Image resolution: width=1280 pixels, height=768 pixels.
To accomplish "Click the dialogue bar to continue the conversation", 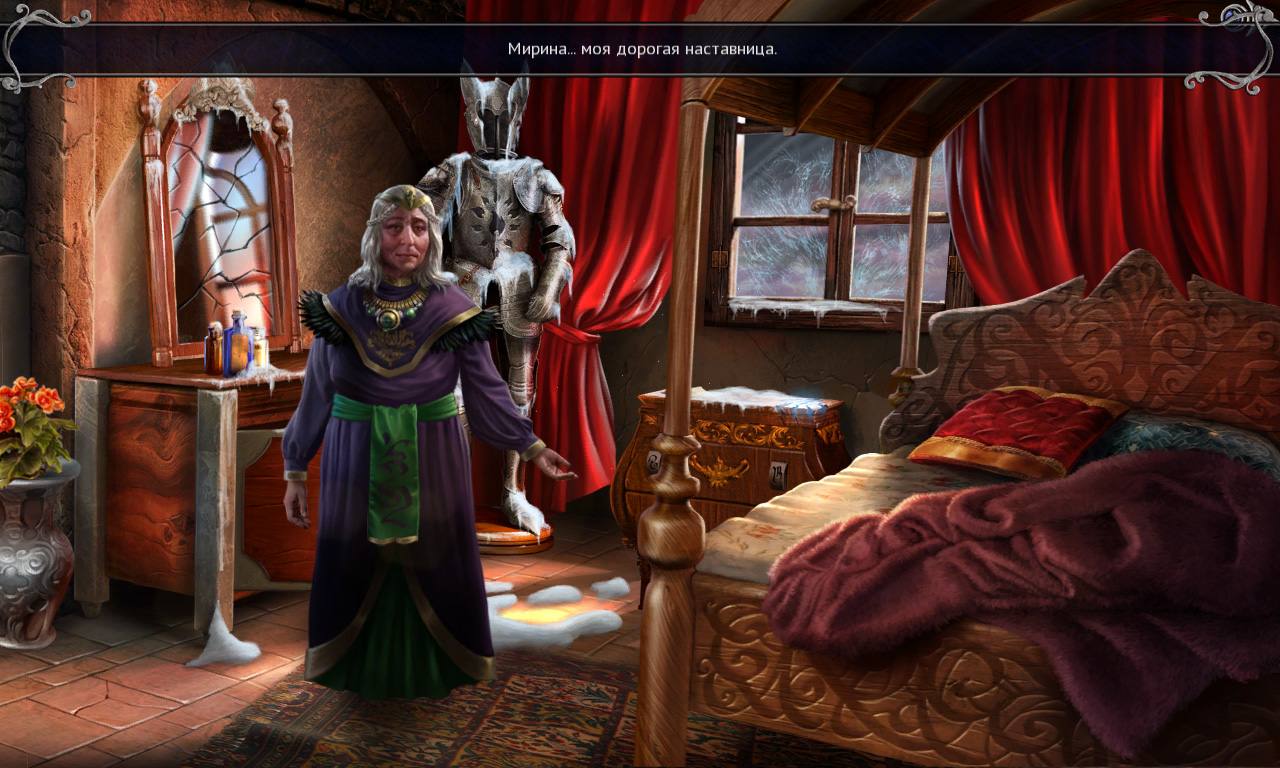I will 640,49.
